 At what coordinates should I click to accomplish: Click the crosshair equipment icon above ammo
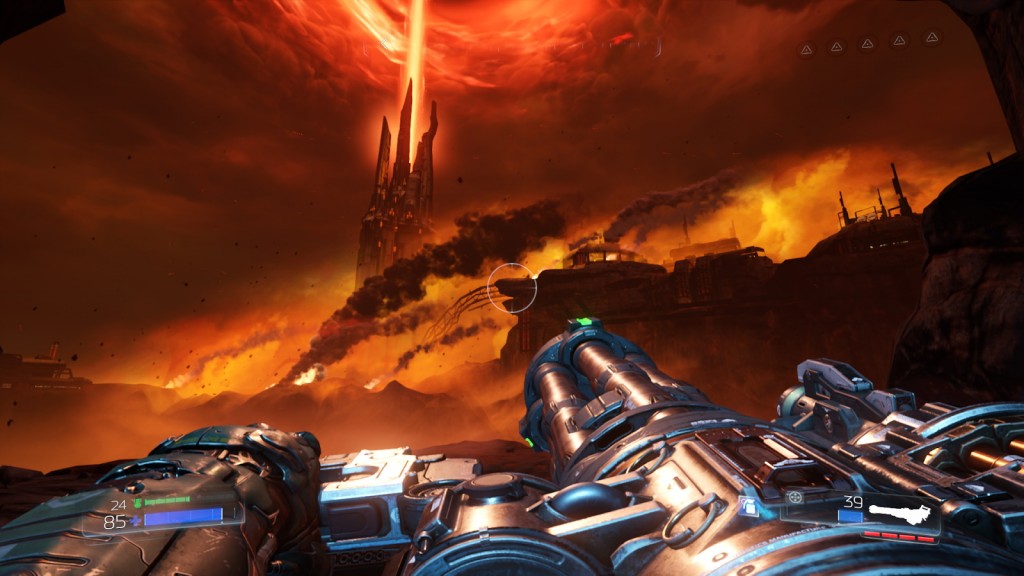point(795,496)
